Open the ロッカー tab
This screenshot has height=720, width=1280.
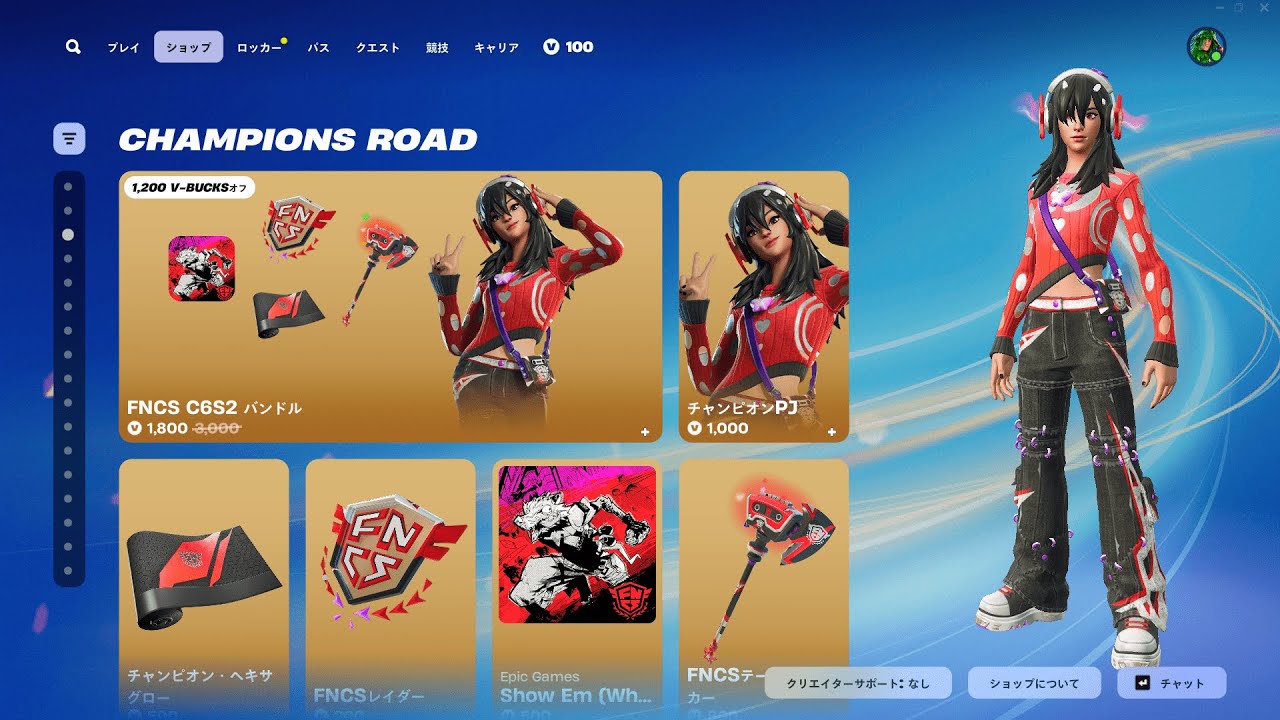258,47
